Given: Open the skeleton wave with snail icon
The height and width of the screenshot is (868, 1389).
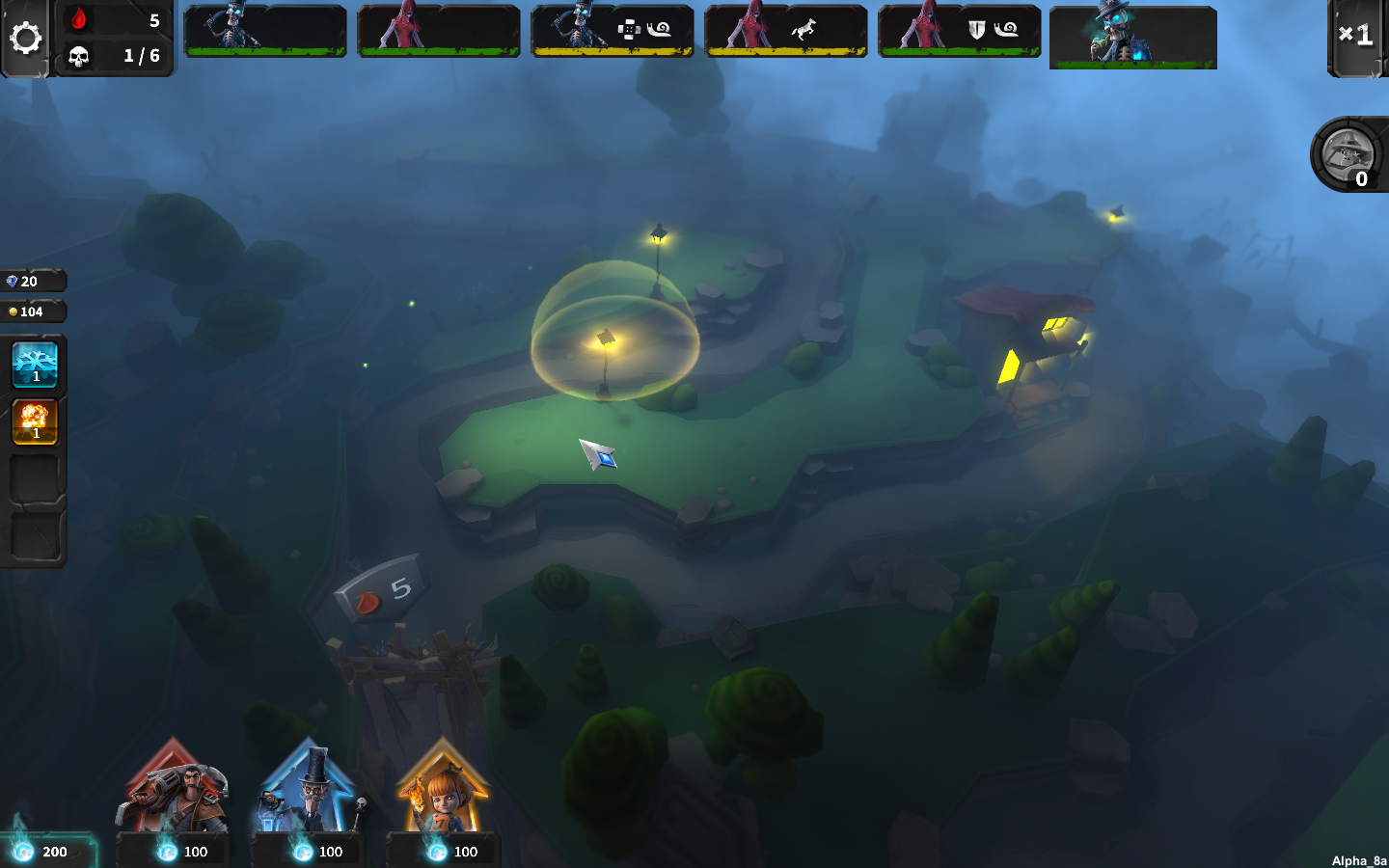Looking at the screenshot, I should [612, 31].
